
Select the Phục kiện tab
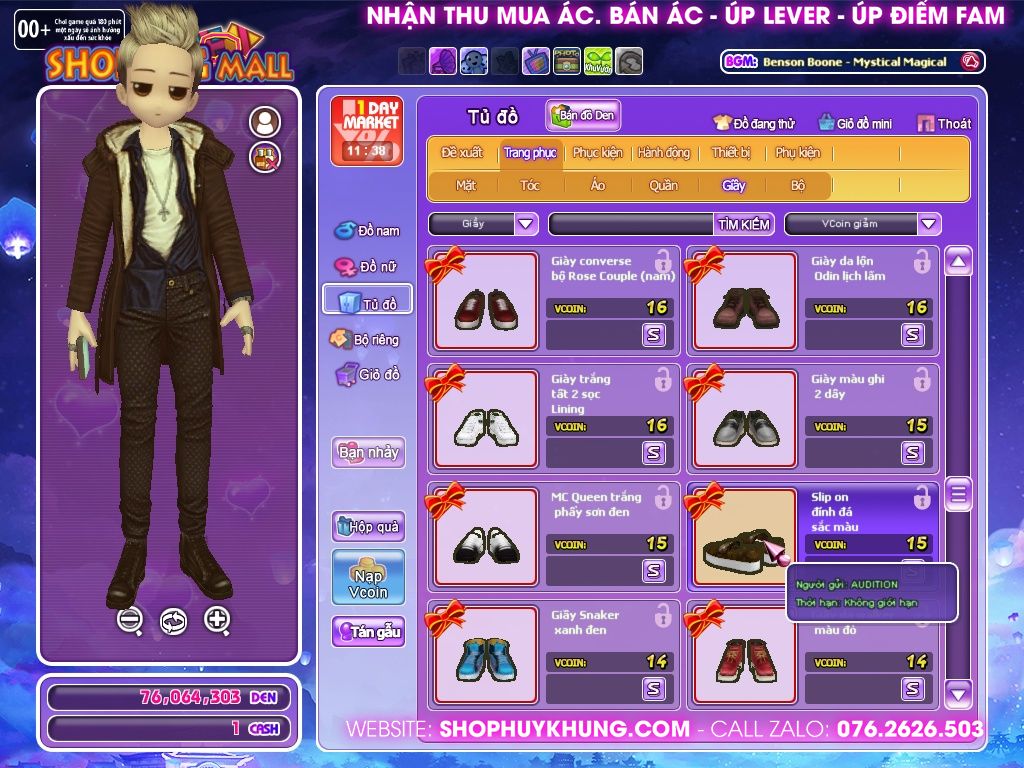pyautogui.click(x=597, y=153)
